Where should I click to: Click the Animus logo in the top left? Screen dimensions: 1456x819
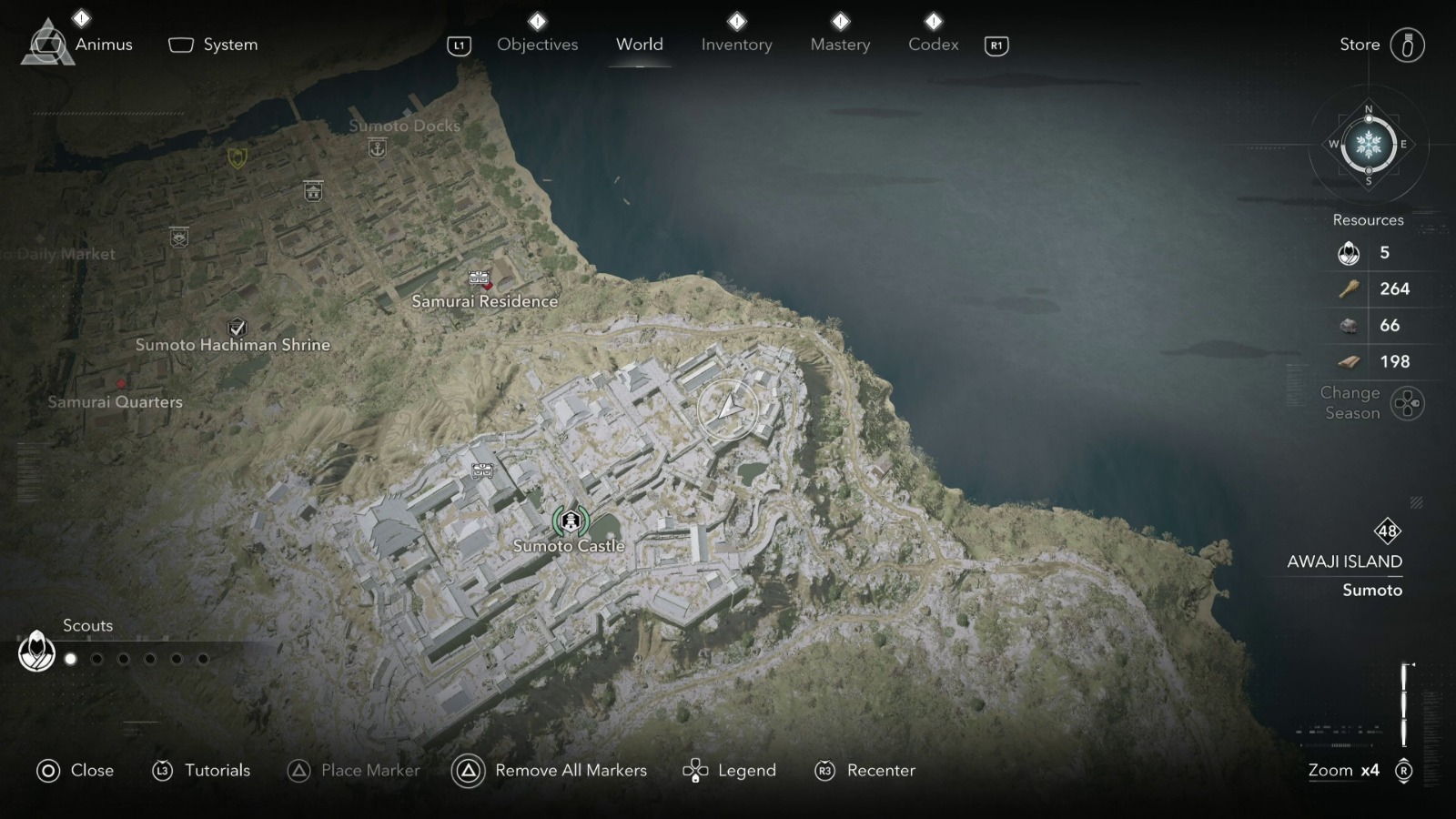(x=47, y=40)
